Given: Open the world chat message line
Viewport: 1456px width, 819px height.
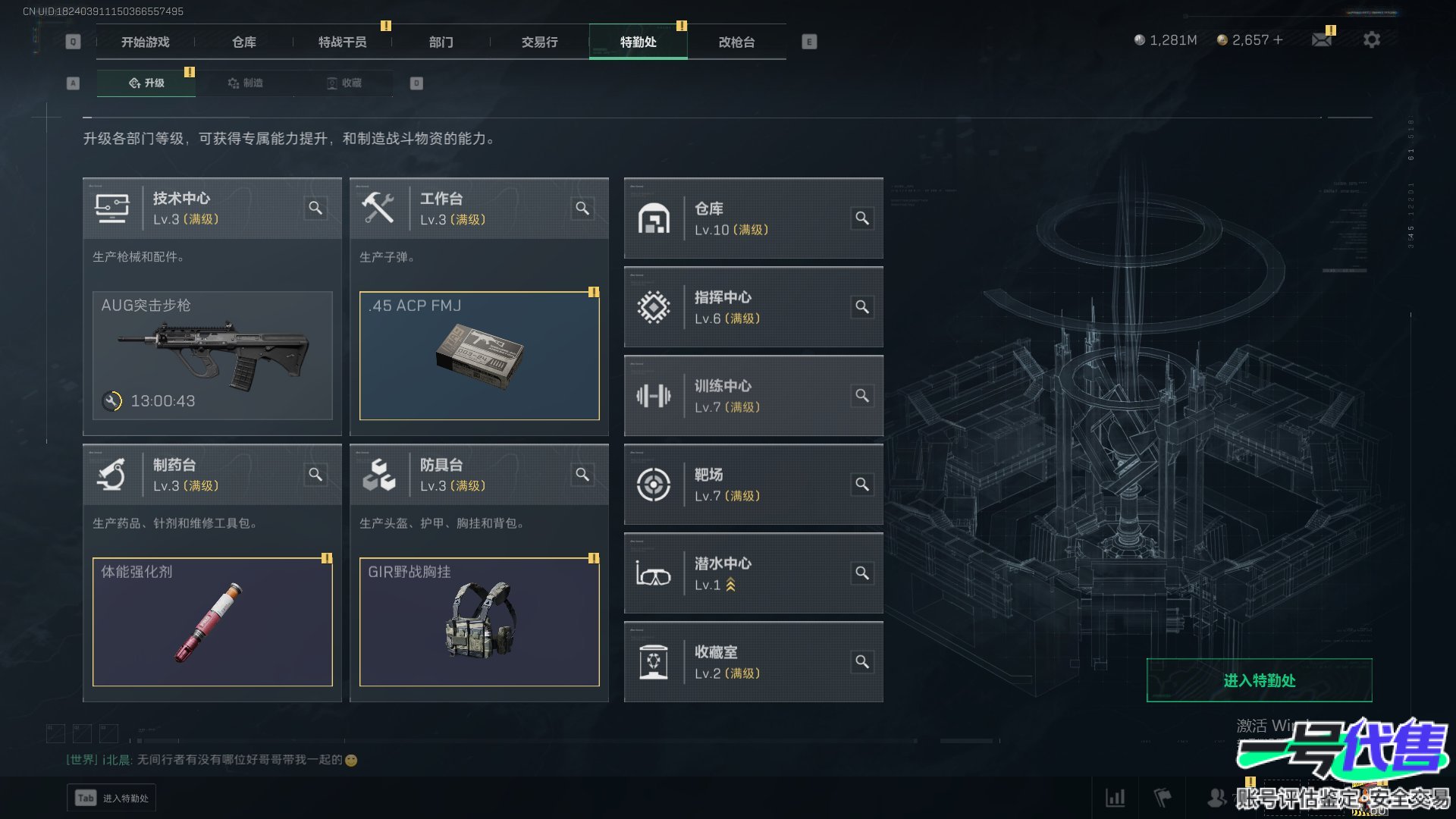Looking at the screenshot, I should 212,760.
